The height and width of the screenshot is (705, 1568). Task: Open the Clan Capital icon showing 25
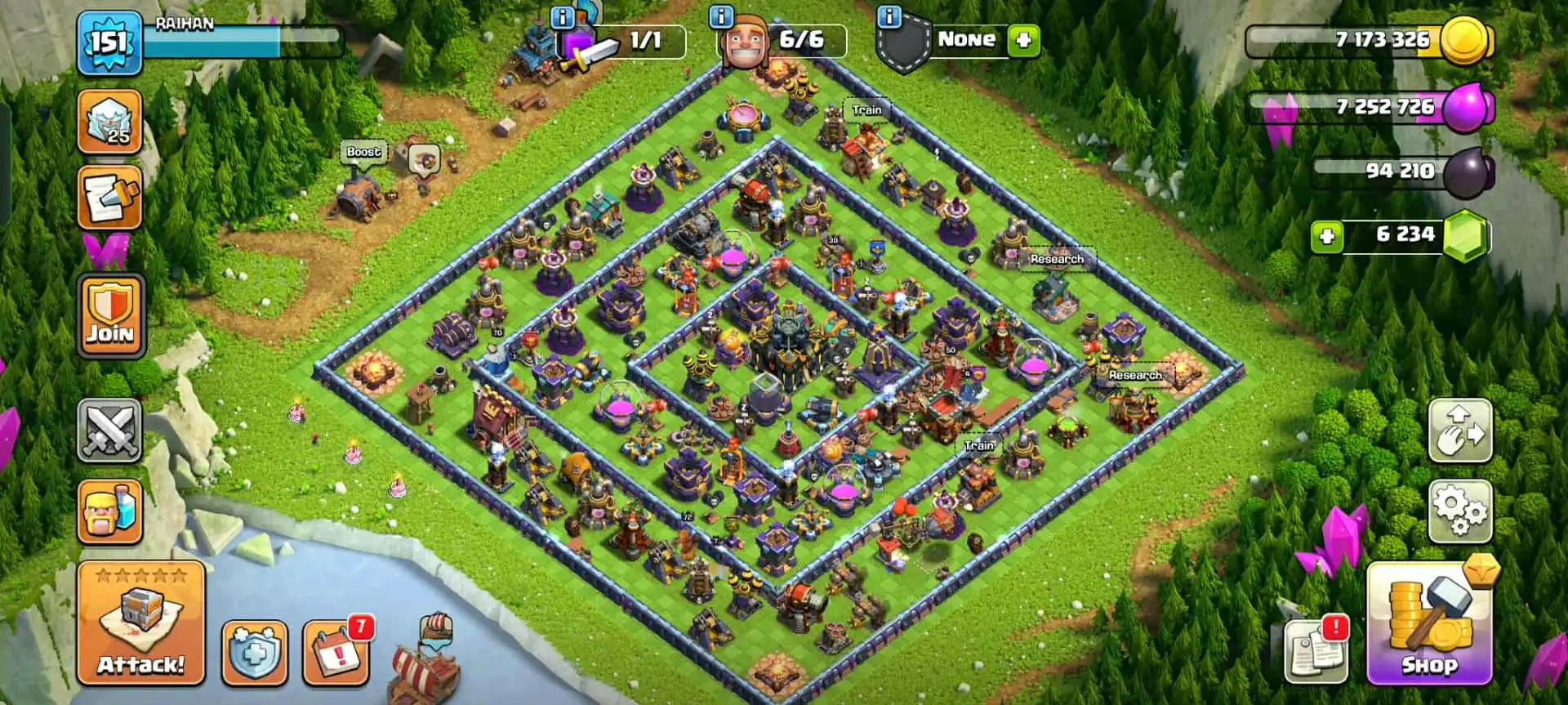coord(109,123)
